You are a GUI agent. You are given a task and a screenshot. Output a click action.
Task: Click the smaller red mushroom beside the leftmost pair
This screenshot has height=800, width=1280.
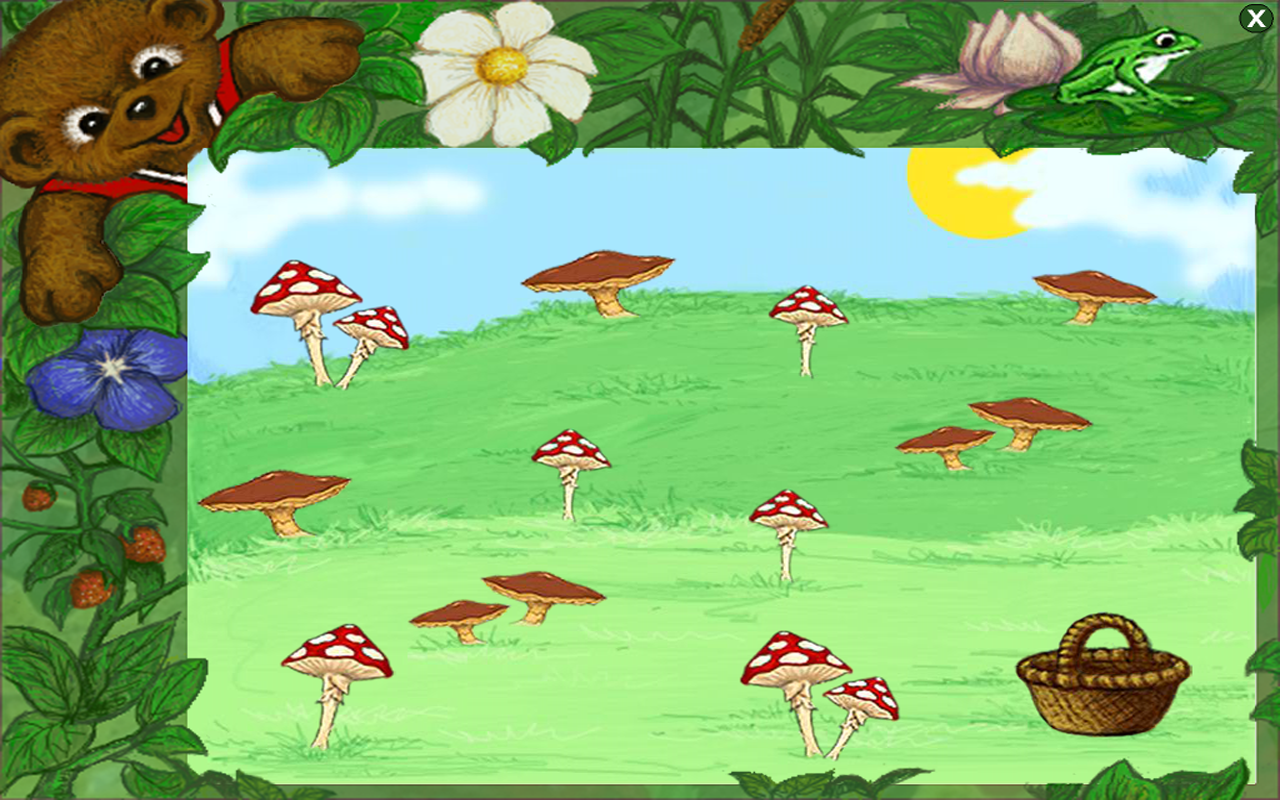(x=372, y=325)
